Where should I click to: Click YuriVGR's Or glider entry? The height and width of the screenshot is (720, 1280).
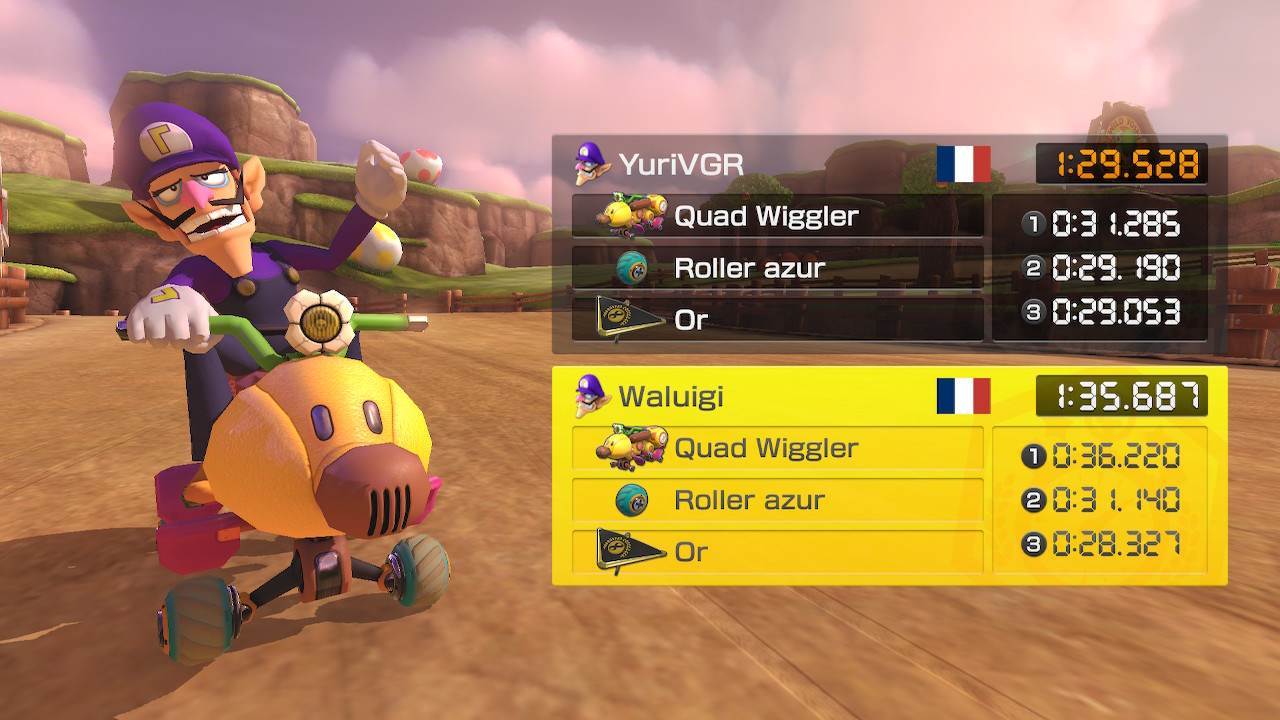[x=777, y=320]
